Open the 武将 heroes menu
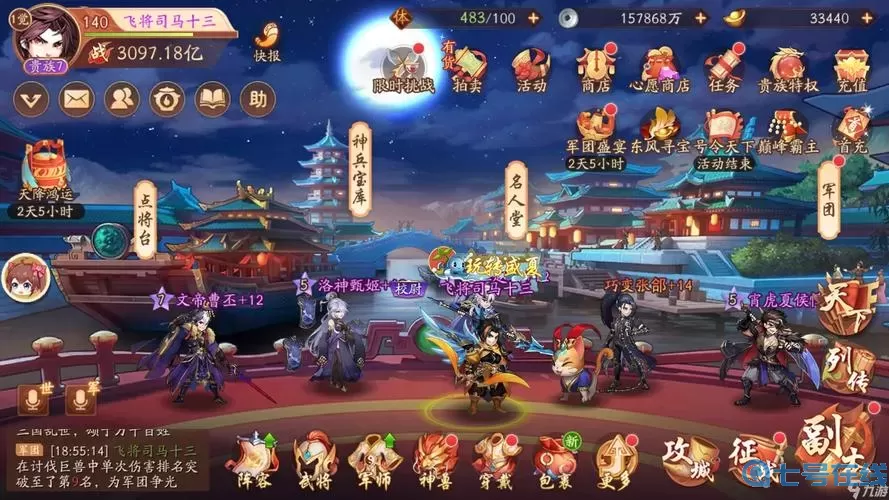The height and width of the screenshot is (500, 889). tap(311, 458)
